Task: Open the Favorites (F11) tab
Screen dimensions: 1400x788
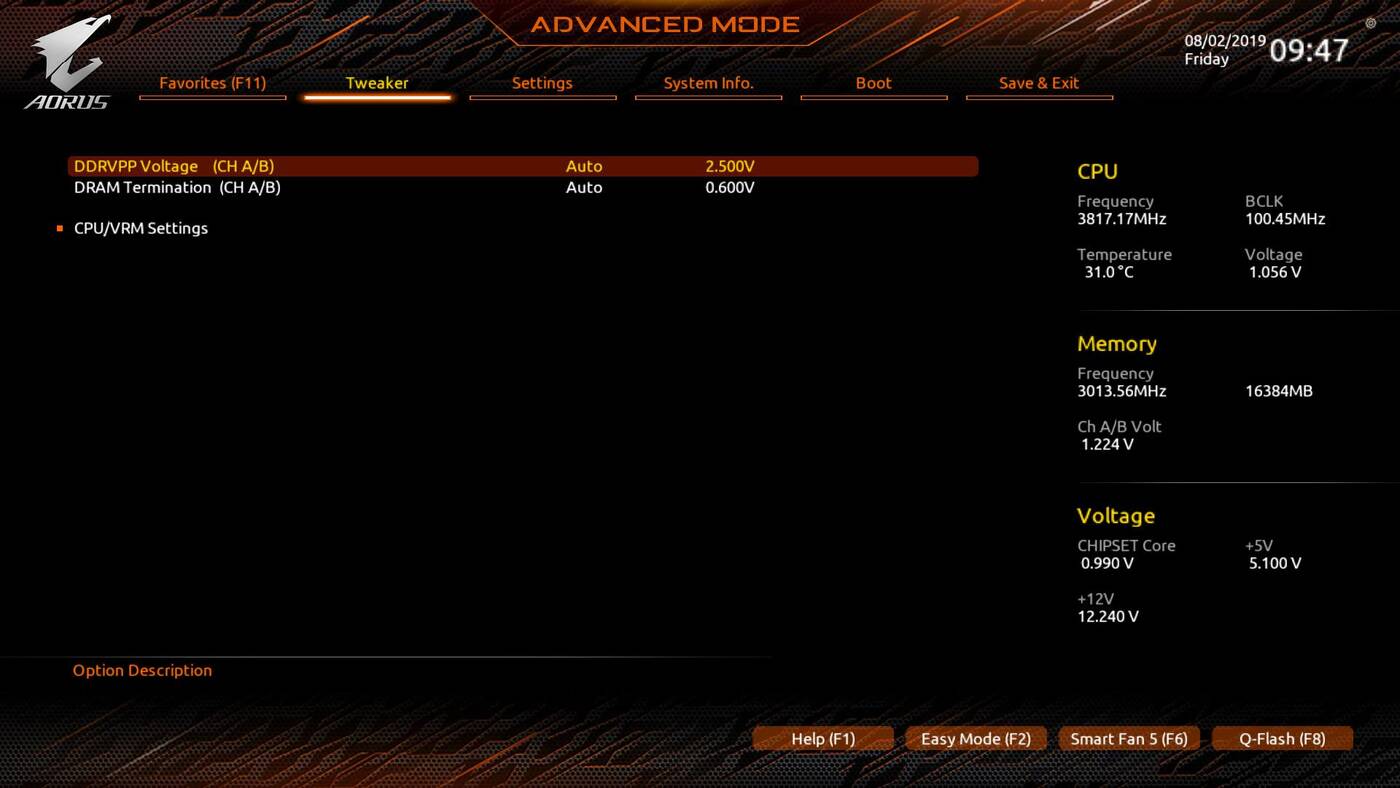Action: 213,83
